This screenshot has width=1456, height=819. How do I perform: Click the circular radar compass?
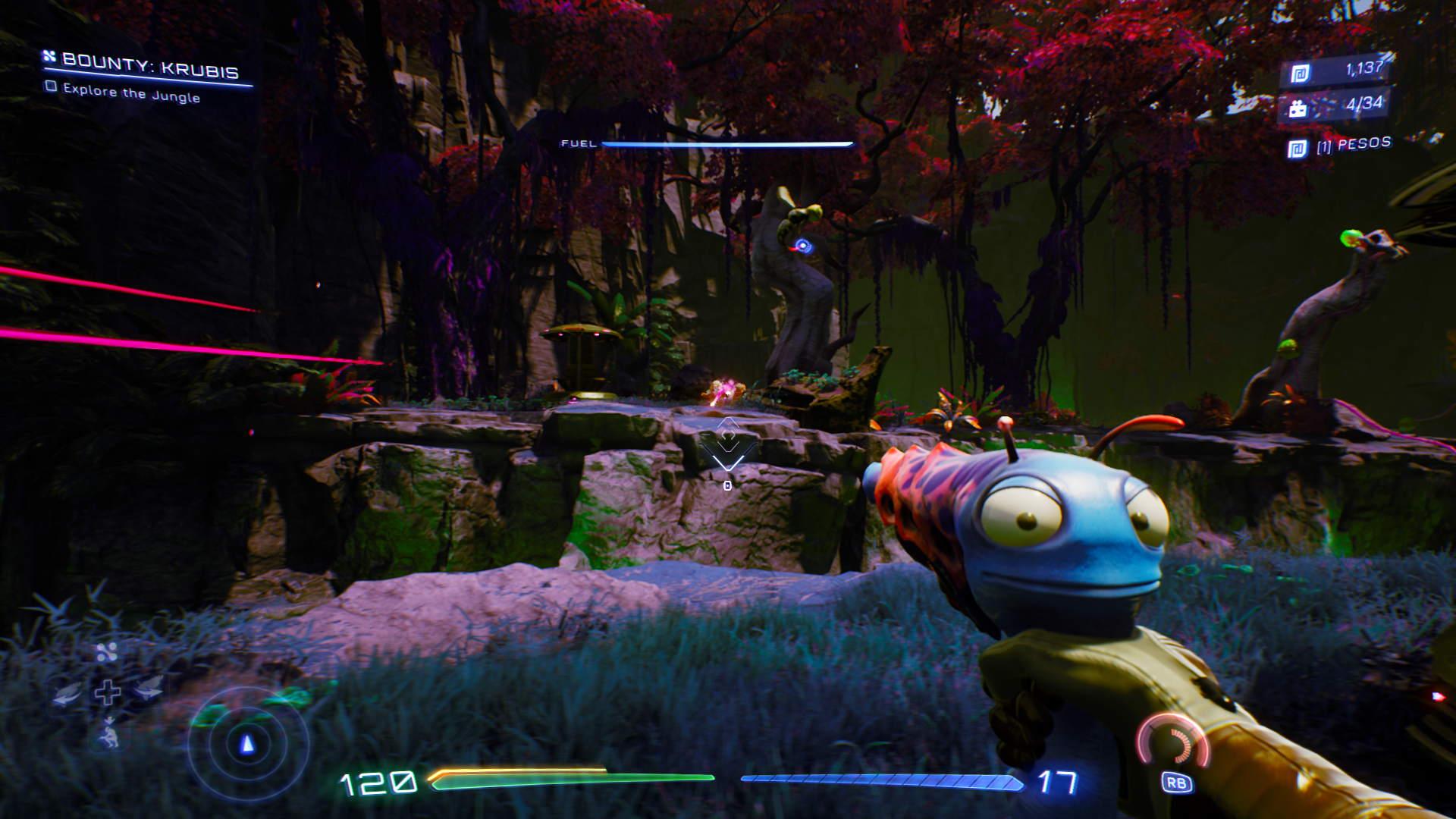(247, 744)
